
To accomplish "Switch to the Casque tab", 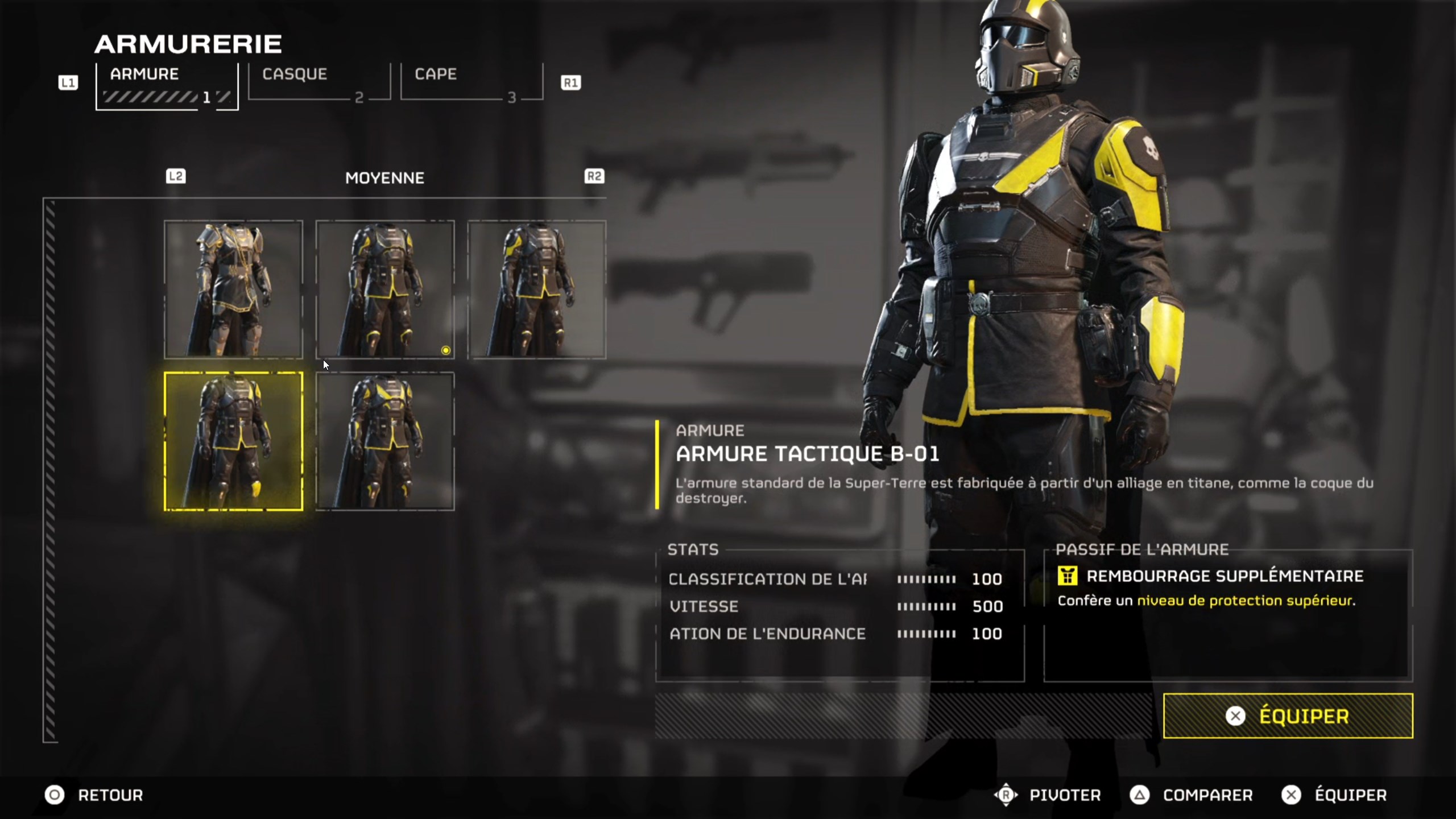I will coord(319,82).
